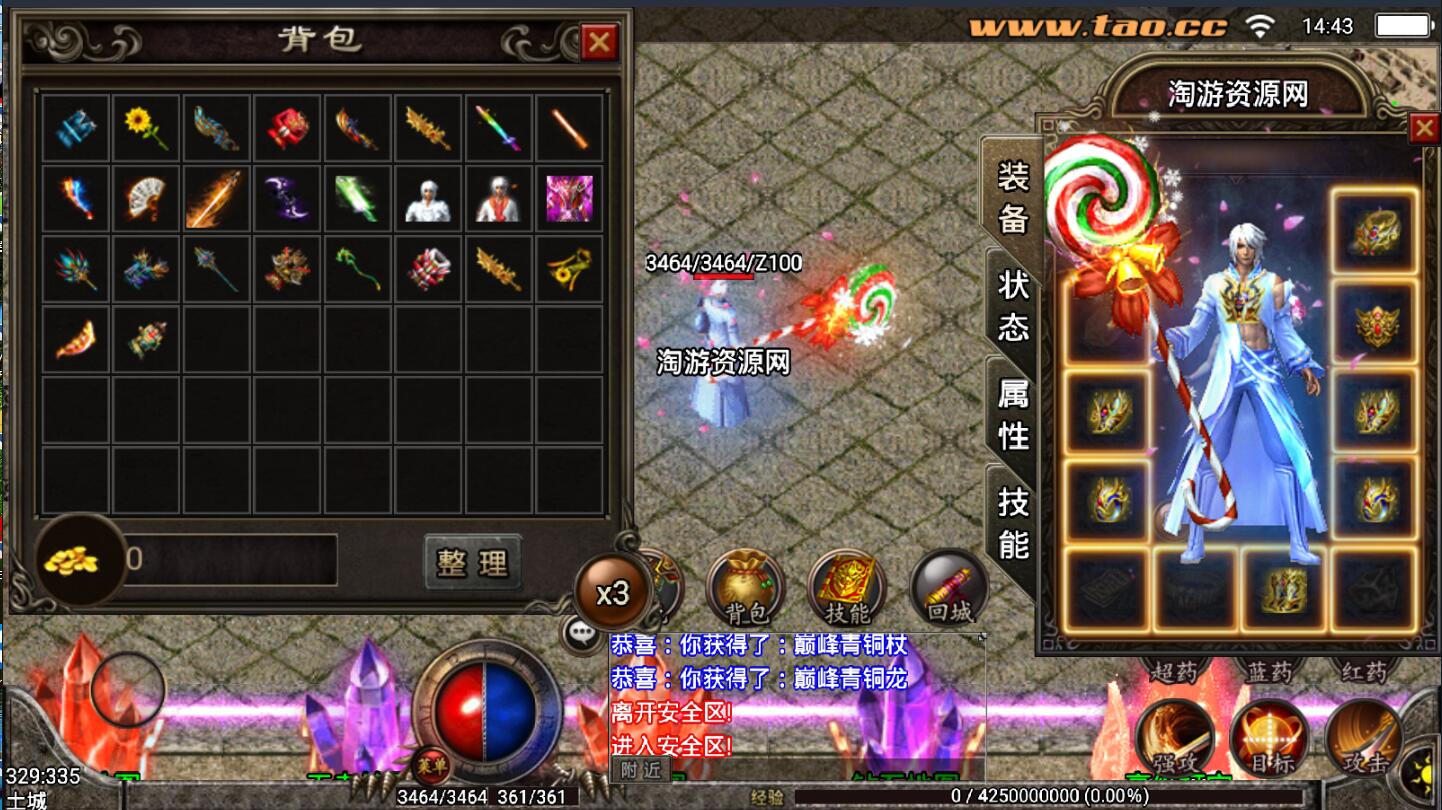
Task: Switch chat to the 附近 nearby channel
Action: (640, 769)
